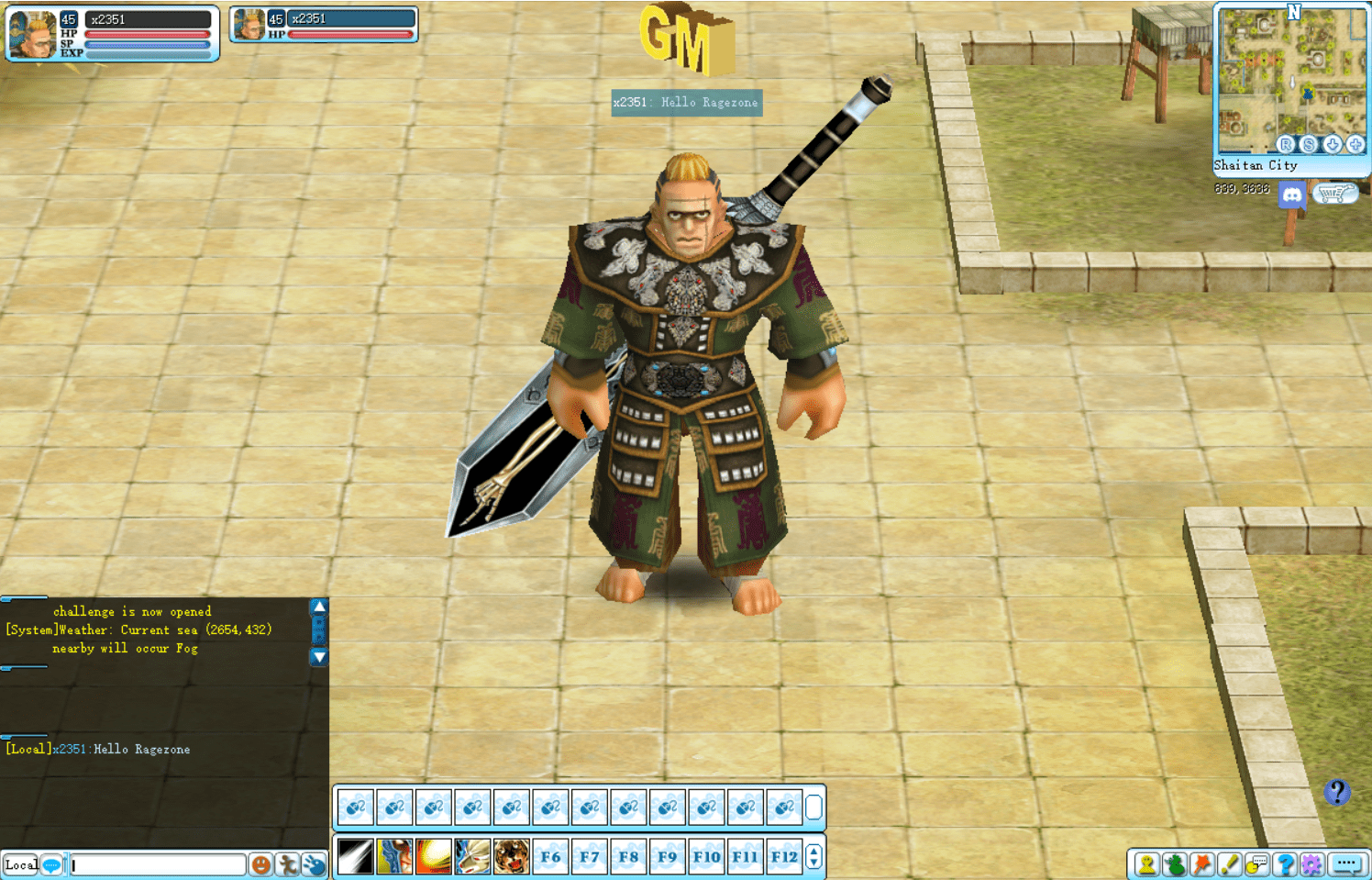Click the chat log scroll-up arrow
1372x880 pixels.
click(x=318, y=607)
